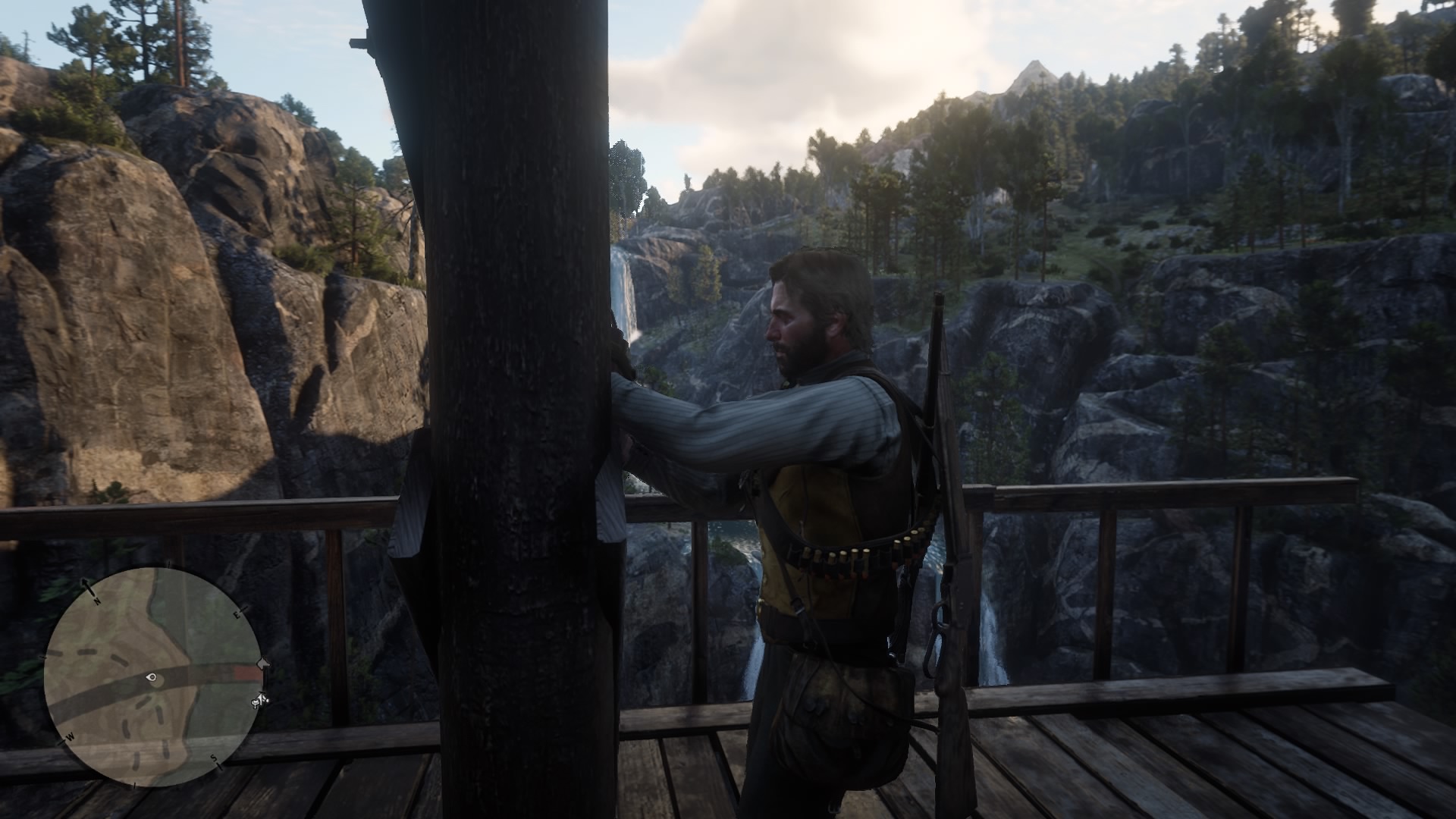Viewport: 1456px width, 819px height.
Task: Click the S compass letter on the minimap
Action: point(214,758)
